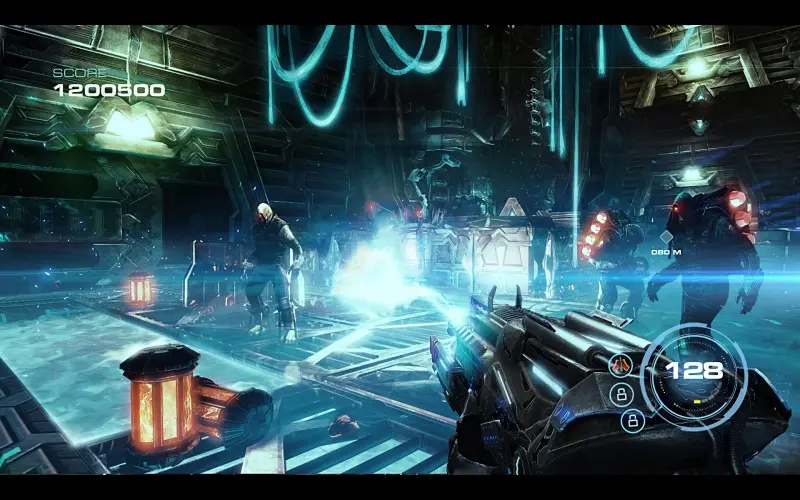This screenshot has width=800, height=500.
Task: Select the red unlocked weapon ability icon
Action: [x=619, y=365]
